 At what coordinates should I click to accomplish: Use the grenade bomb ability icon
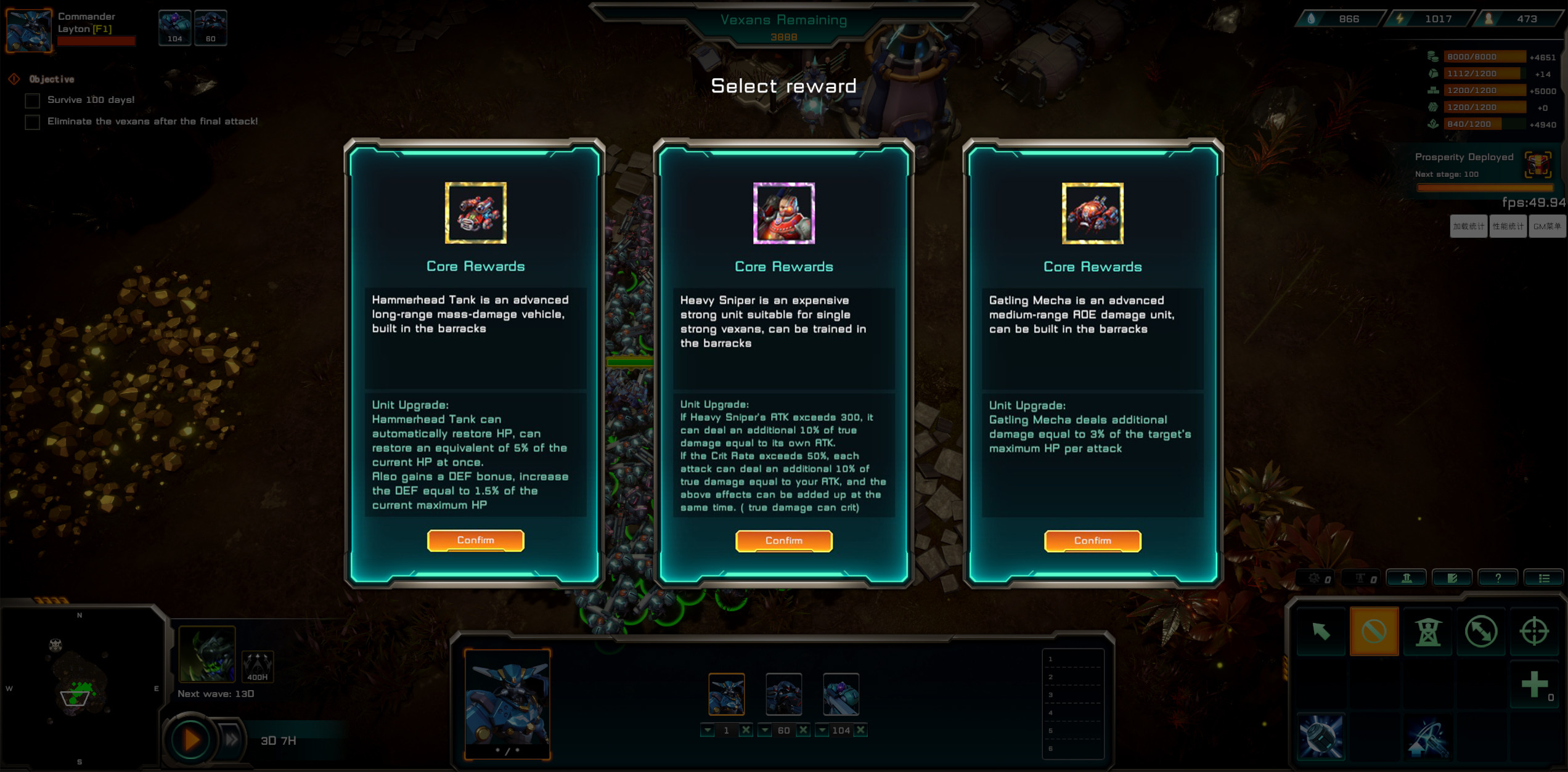(1321, 737)
